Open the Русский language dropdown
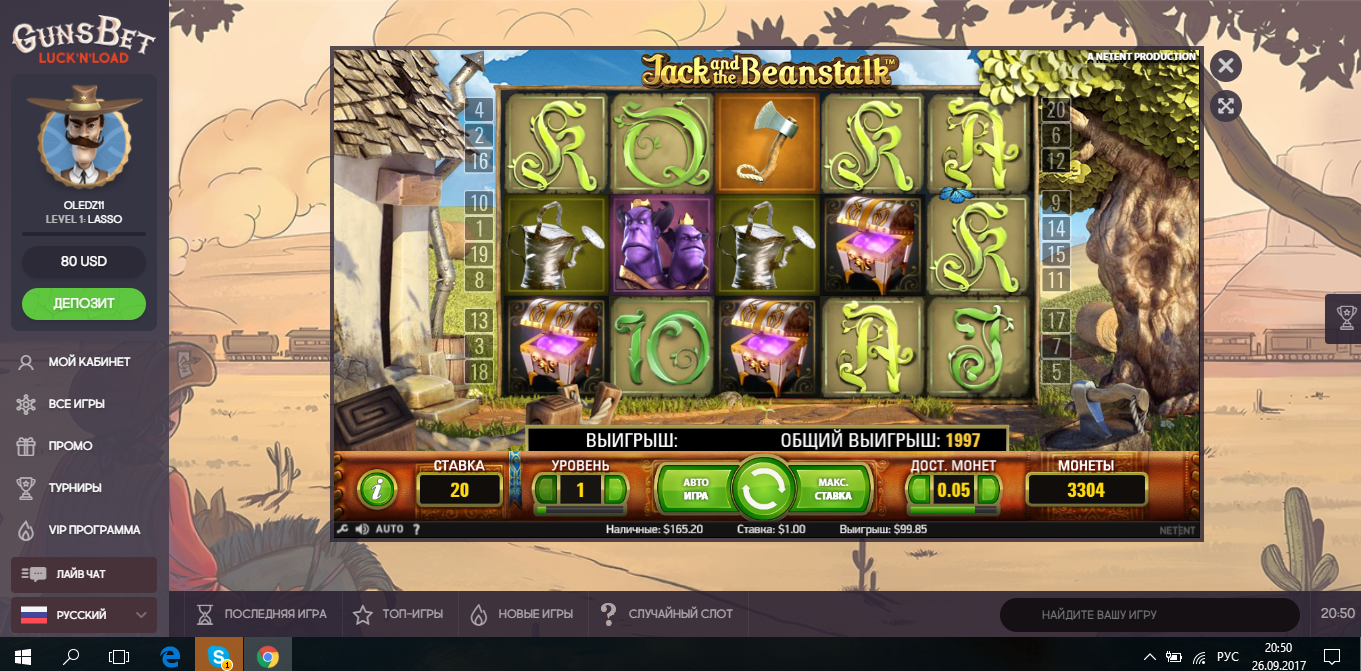This screenshot has width=1361, height=671. pos(84,615)
